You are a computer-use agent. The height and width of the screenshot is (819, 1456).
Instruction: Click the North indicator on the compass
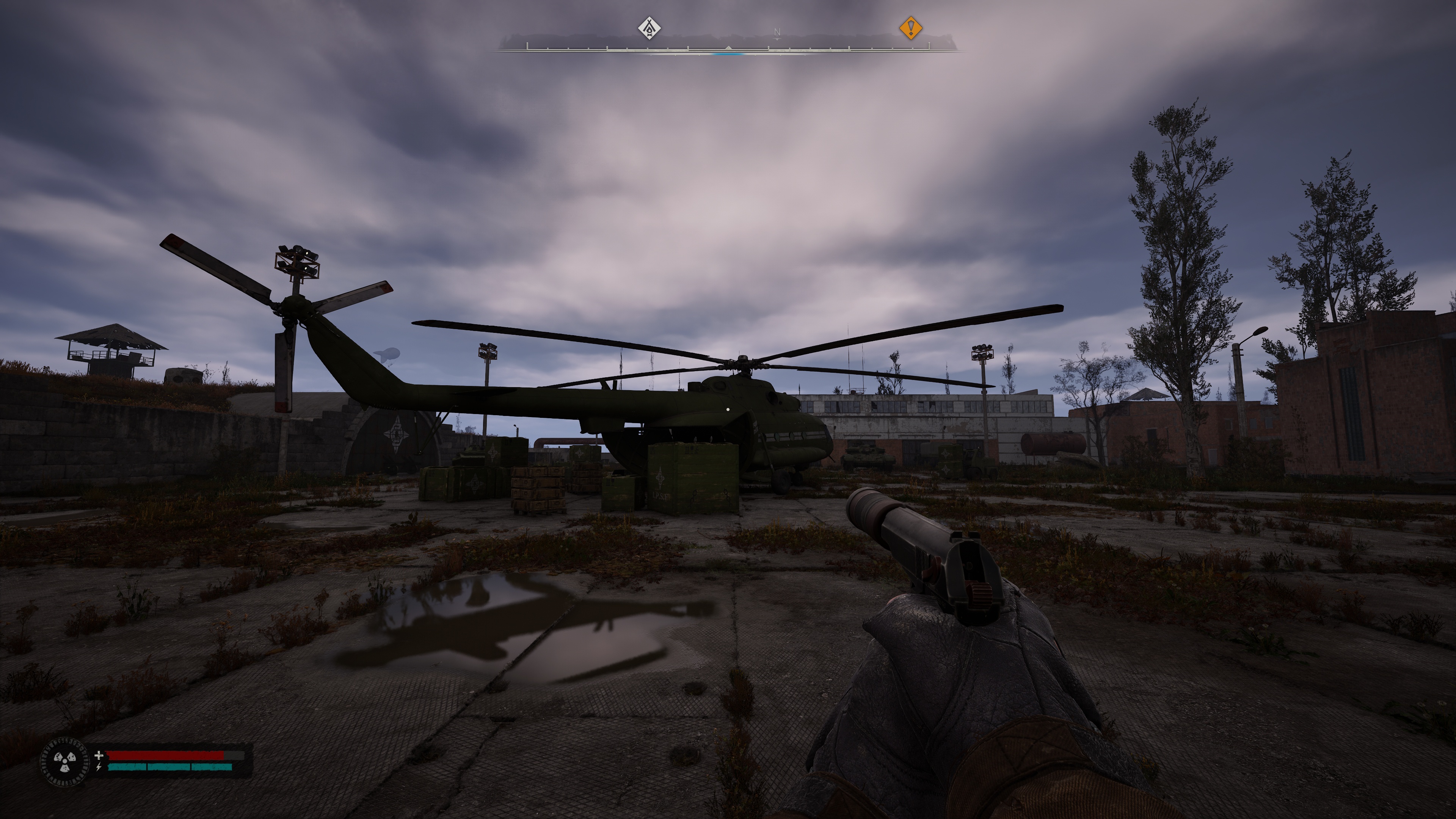click(x=777, y=33)
